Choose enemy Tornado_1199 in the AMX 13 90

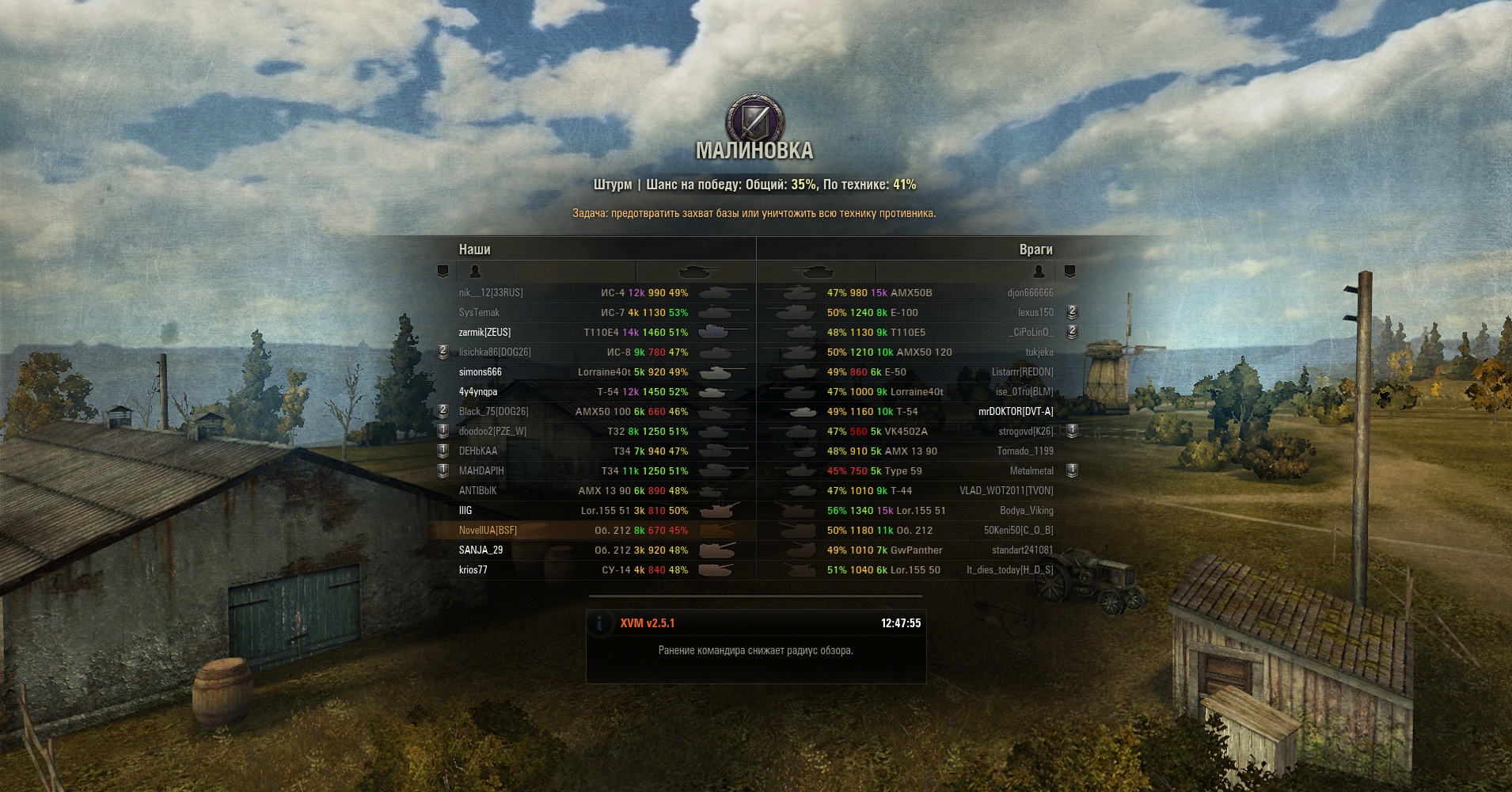(1024, 451)
